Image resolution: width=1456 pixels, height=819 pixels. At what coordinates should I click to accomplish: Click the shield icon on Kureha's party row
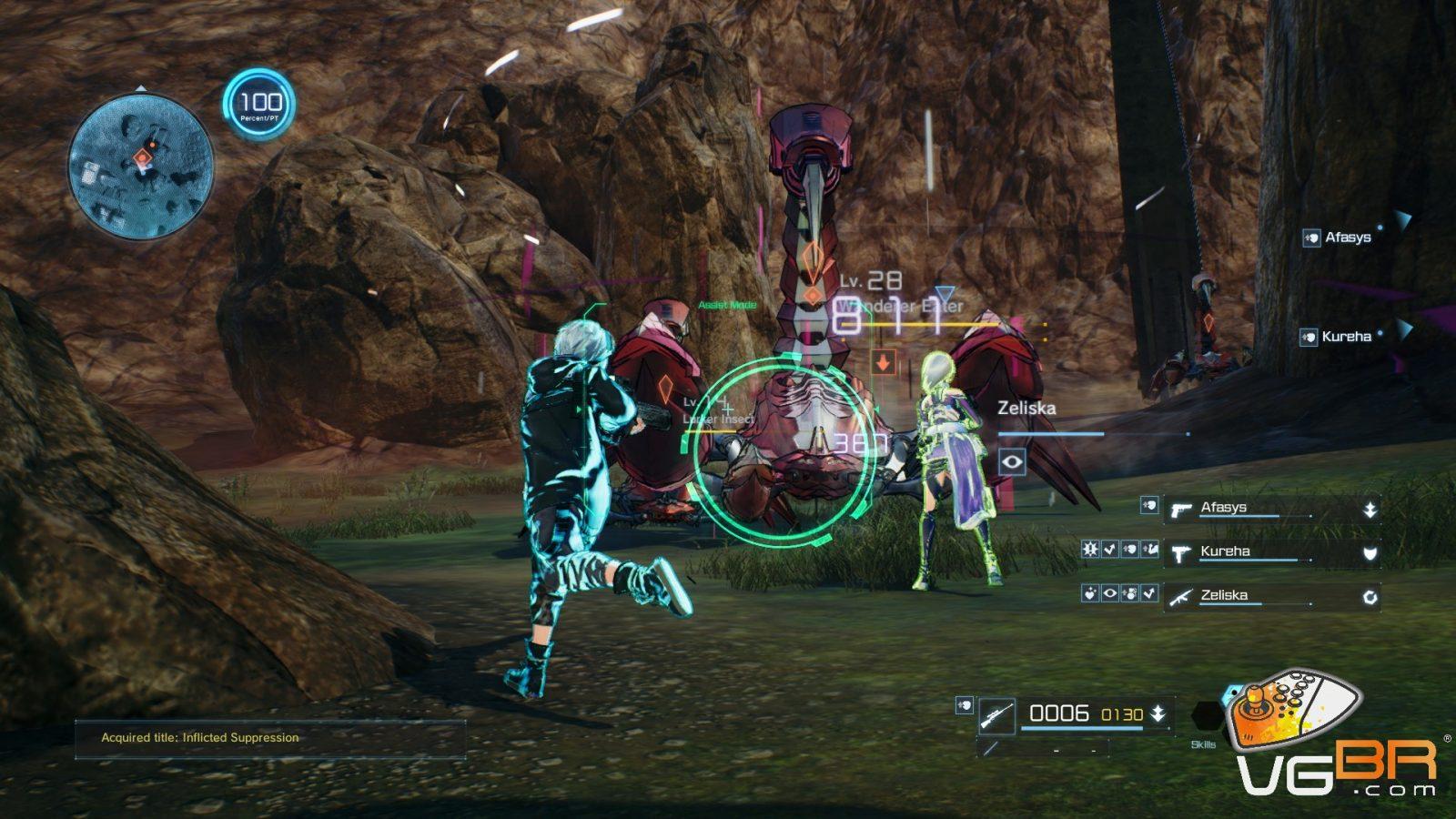coord(1370,553)
